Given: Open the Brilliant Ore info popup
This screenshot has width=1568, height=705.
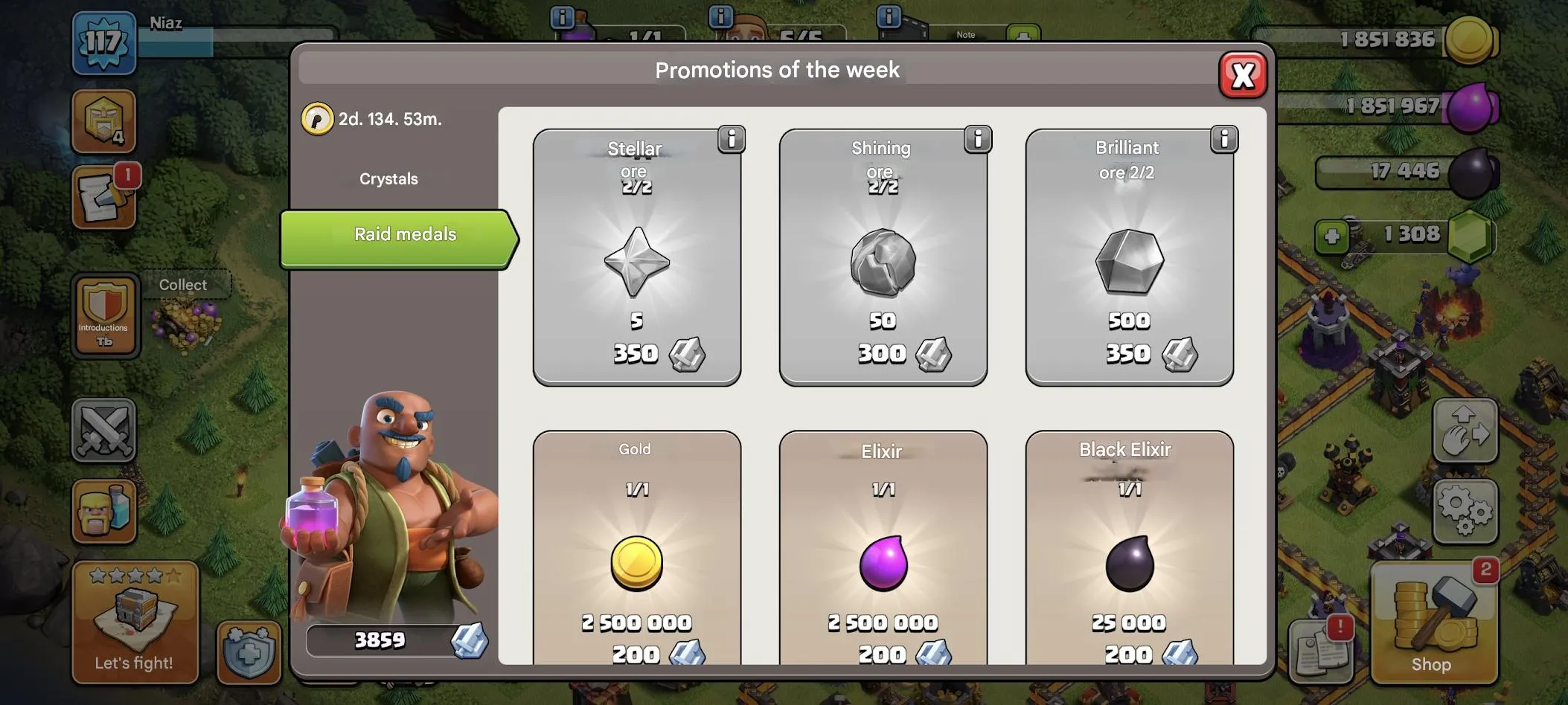Looking at the screenshot, I should pyautogui.click(x=1224, y=139).
